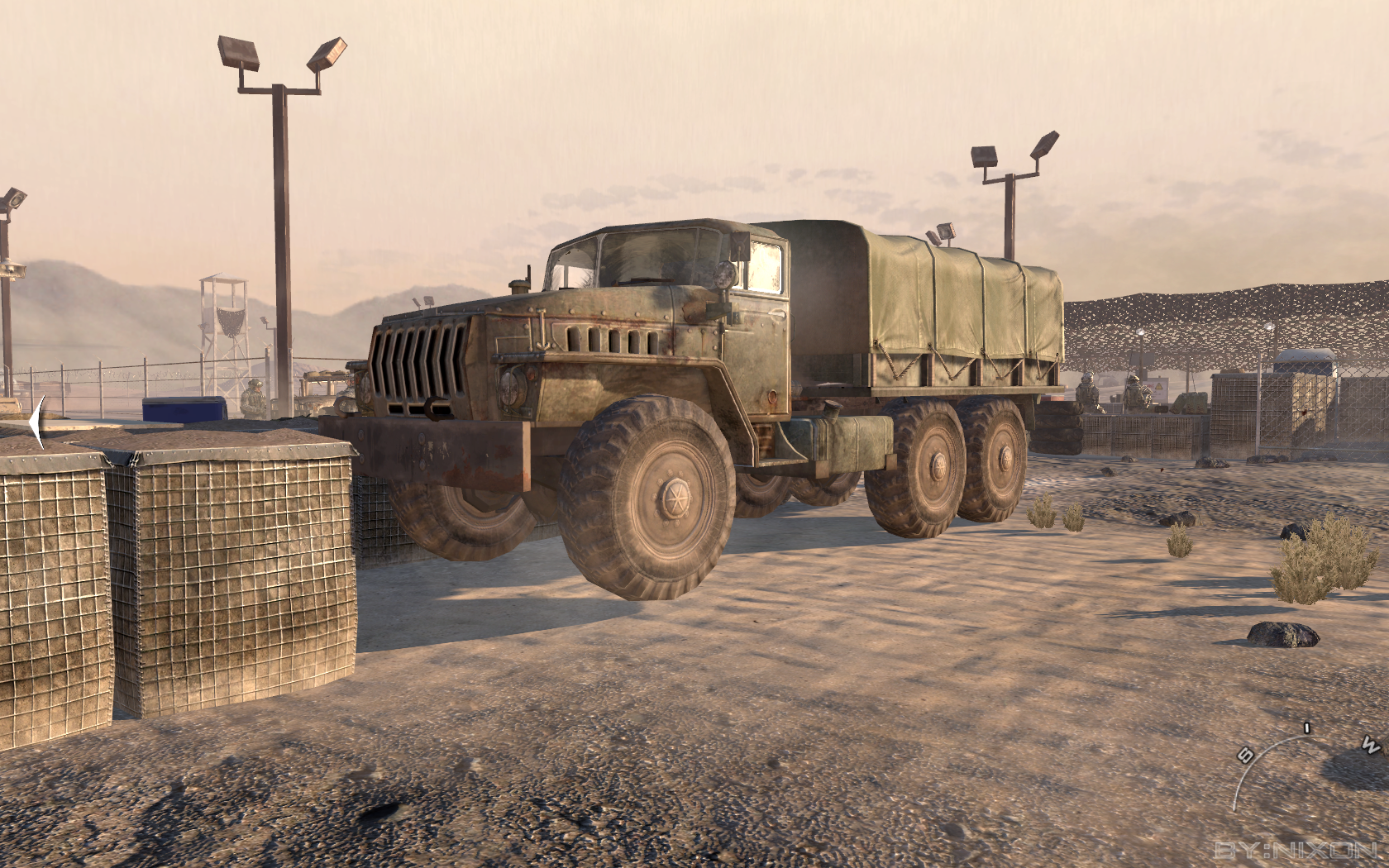Select the white objective direction arrow

(x=36, y=422)
